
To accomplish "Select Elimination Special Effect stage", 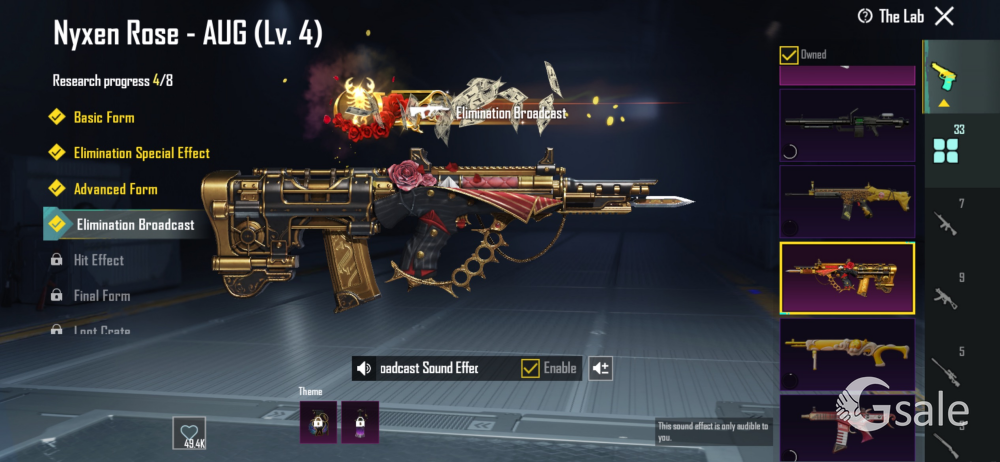I will pos(141,153).
